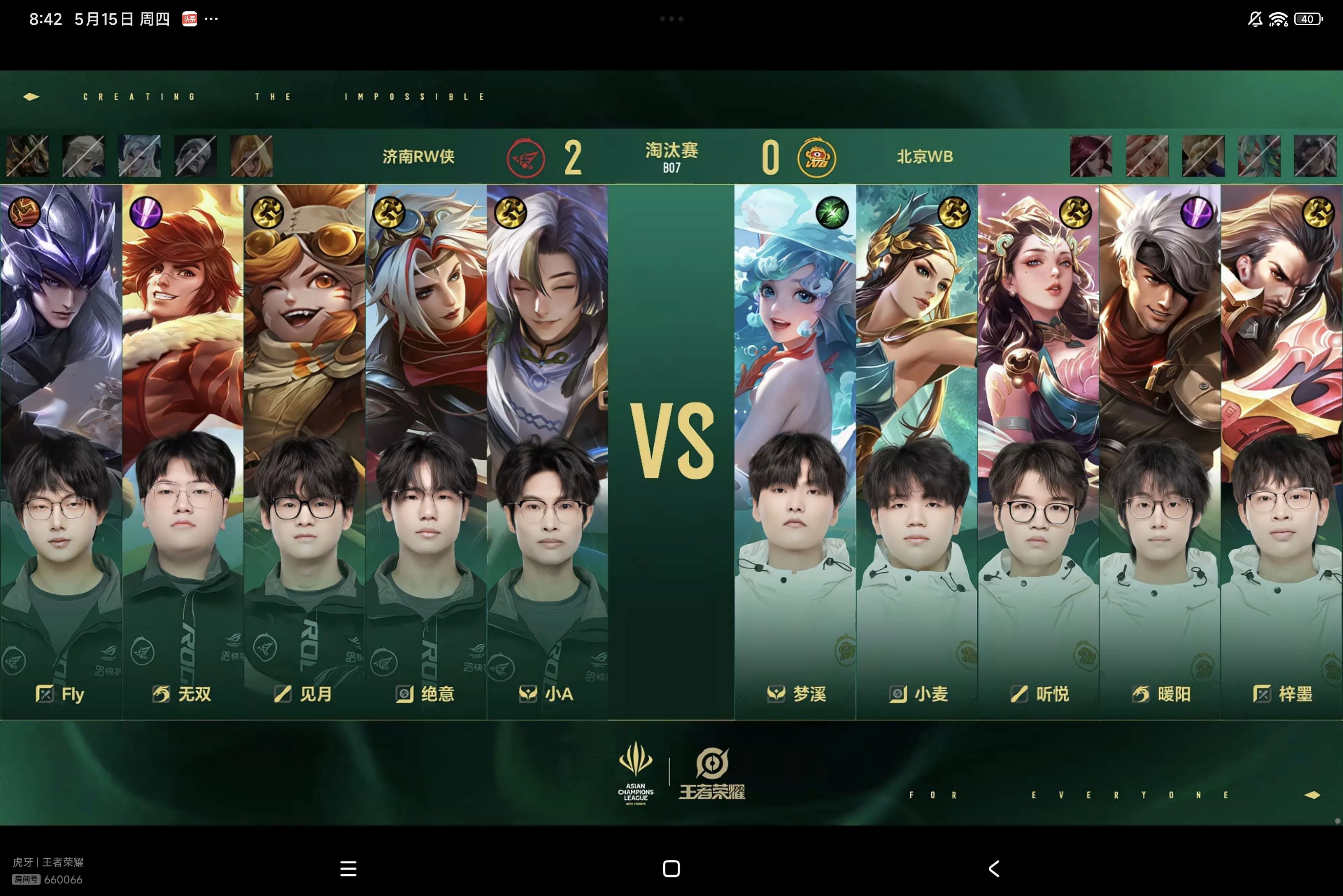Viewport: 1343px width, 896px height.
Task: Tap the Android home square button
Action: (x=671, y=869)
